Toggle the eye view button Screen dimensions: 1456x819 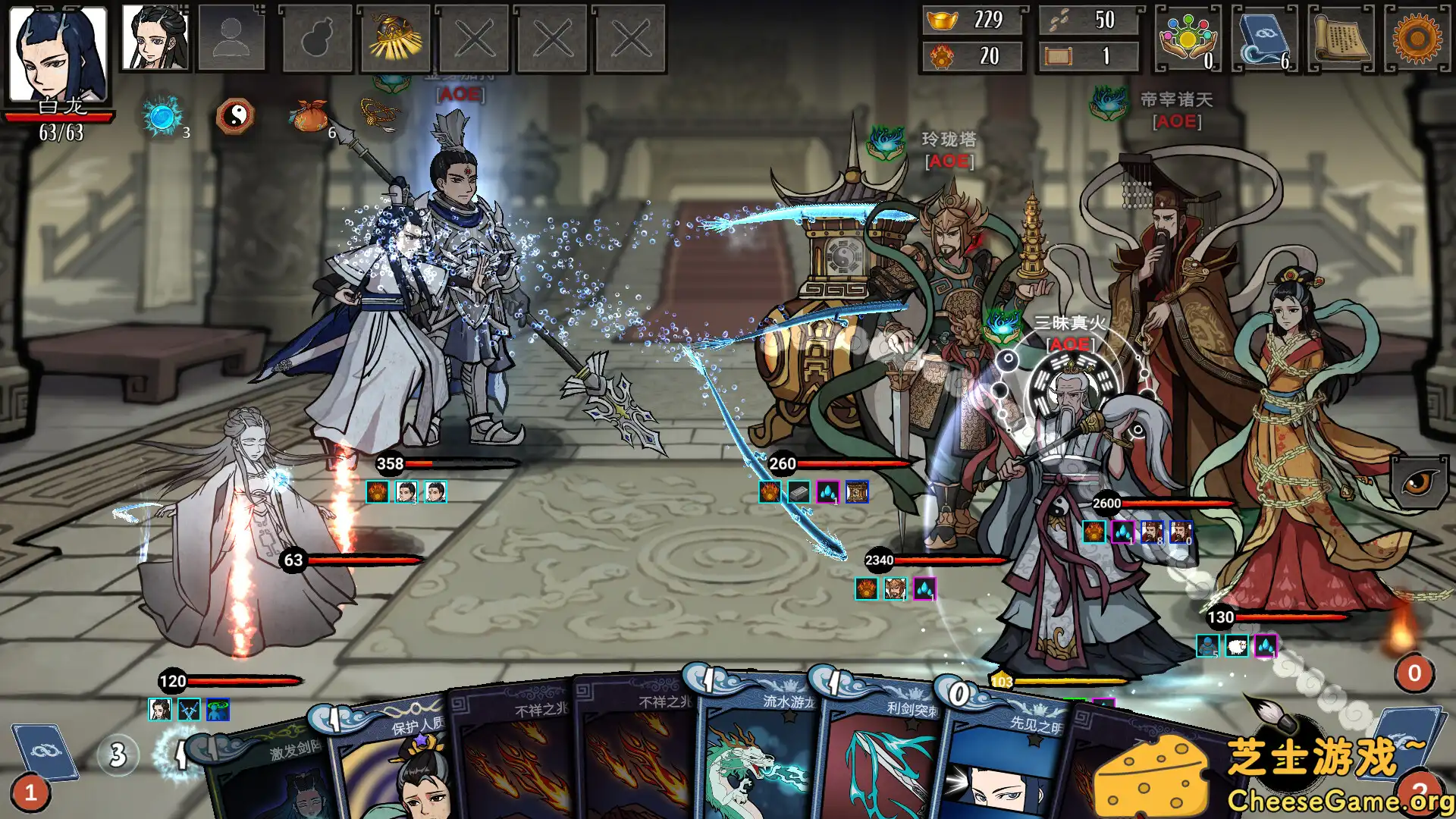pos(1418,482)
